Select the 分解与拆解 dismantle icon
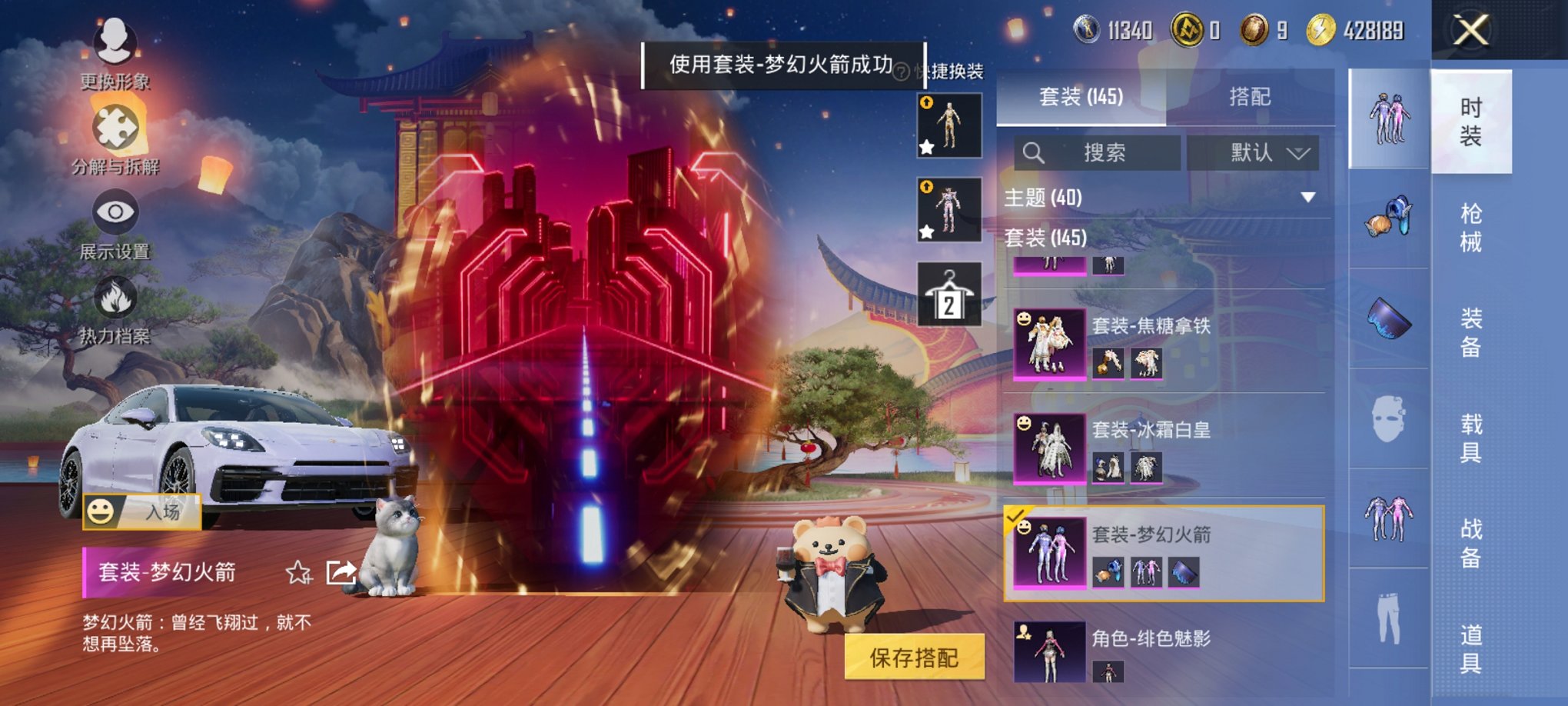1568x706 pixels. 114,127
